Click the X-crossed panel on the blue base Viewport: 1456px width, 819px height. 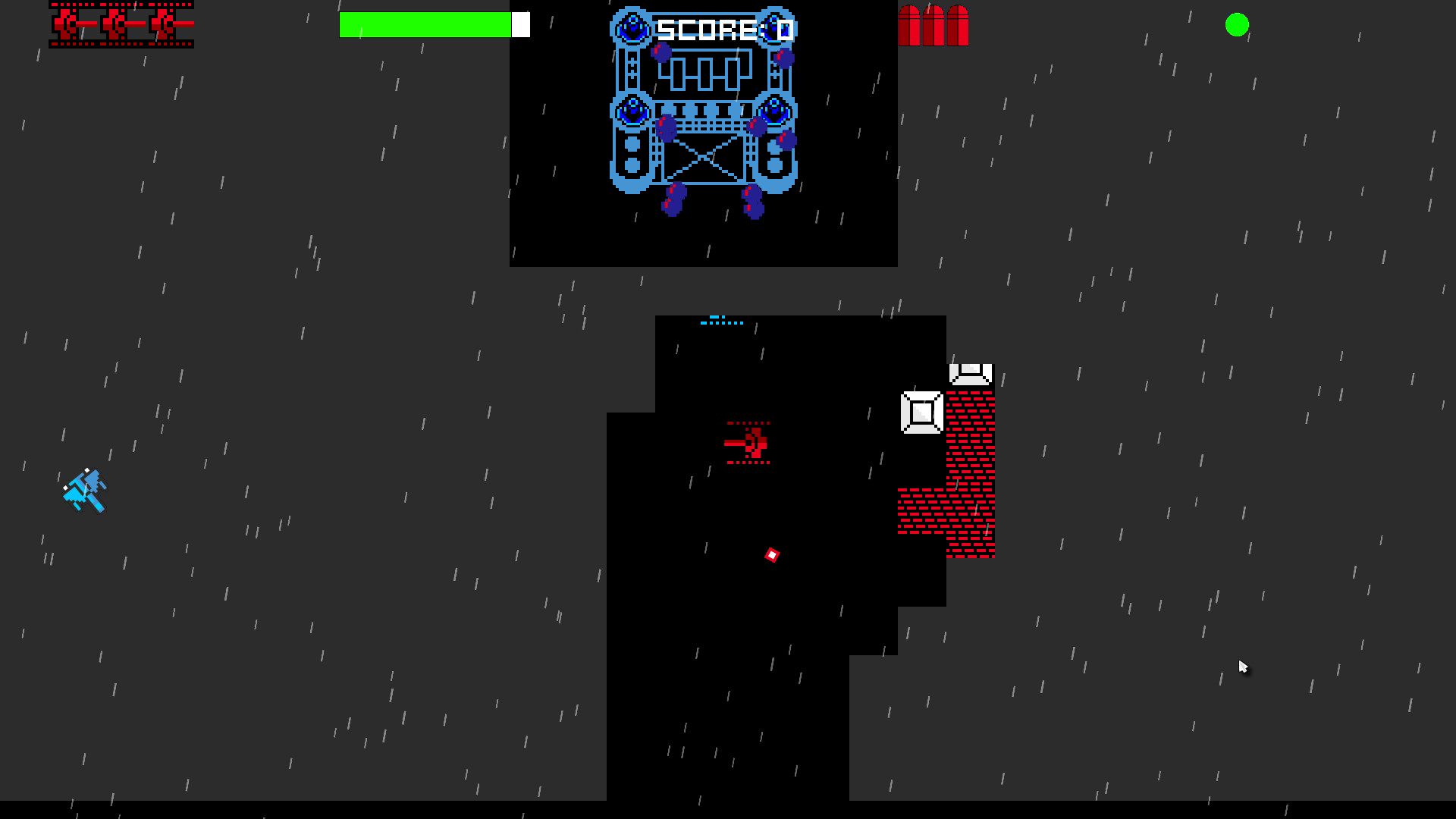tap(705, 159)
